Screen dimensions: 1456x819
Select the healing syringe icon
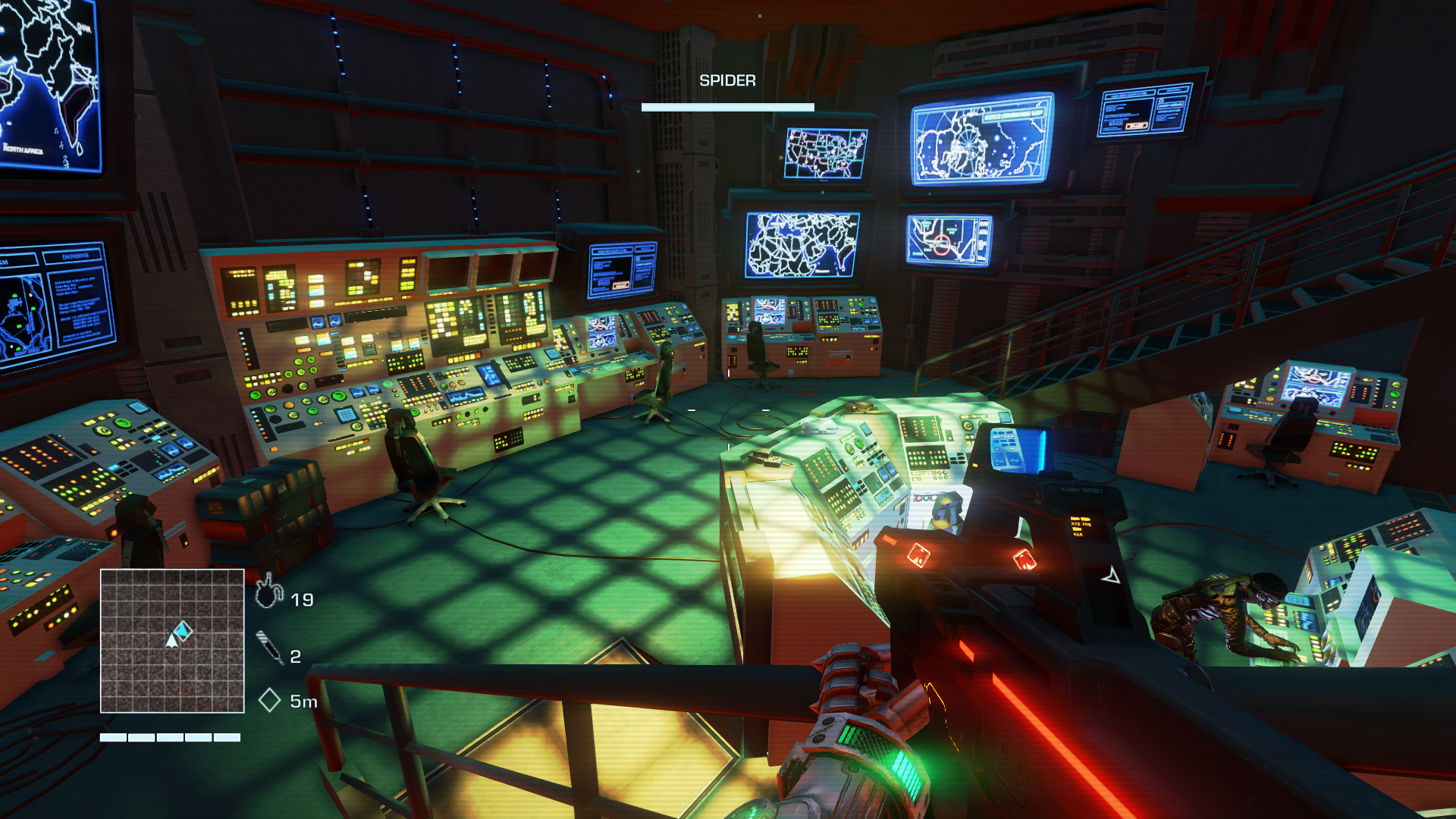(x=269, y=648)
